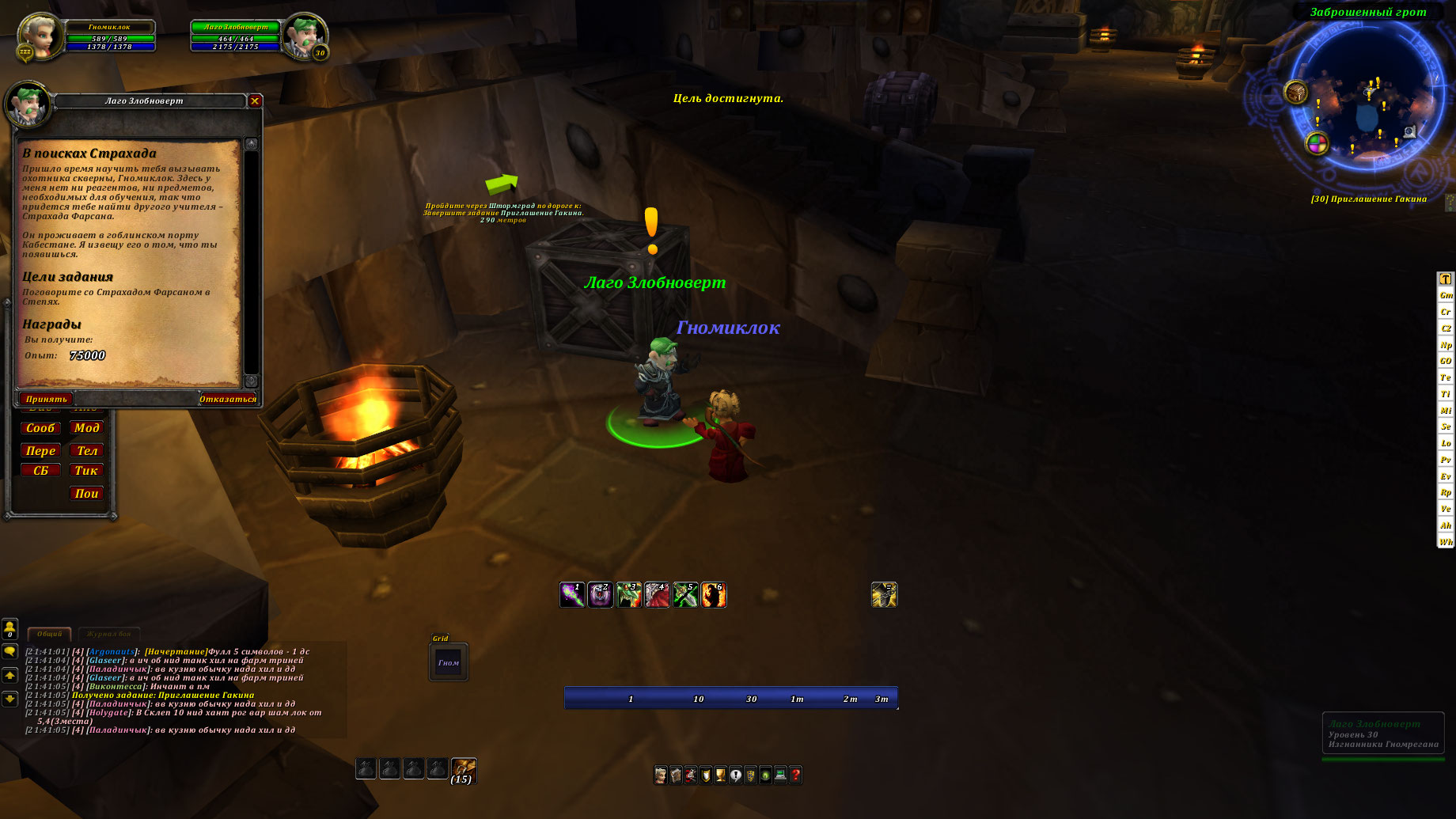Activate the flaming figure ability in slot 6
Viewport: 1456px width, 819px height.
point(714,594)
